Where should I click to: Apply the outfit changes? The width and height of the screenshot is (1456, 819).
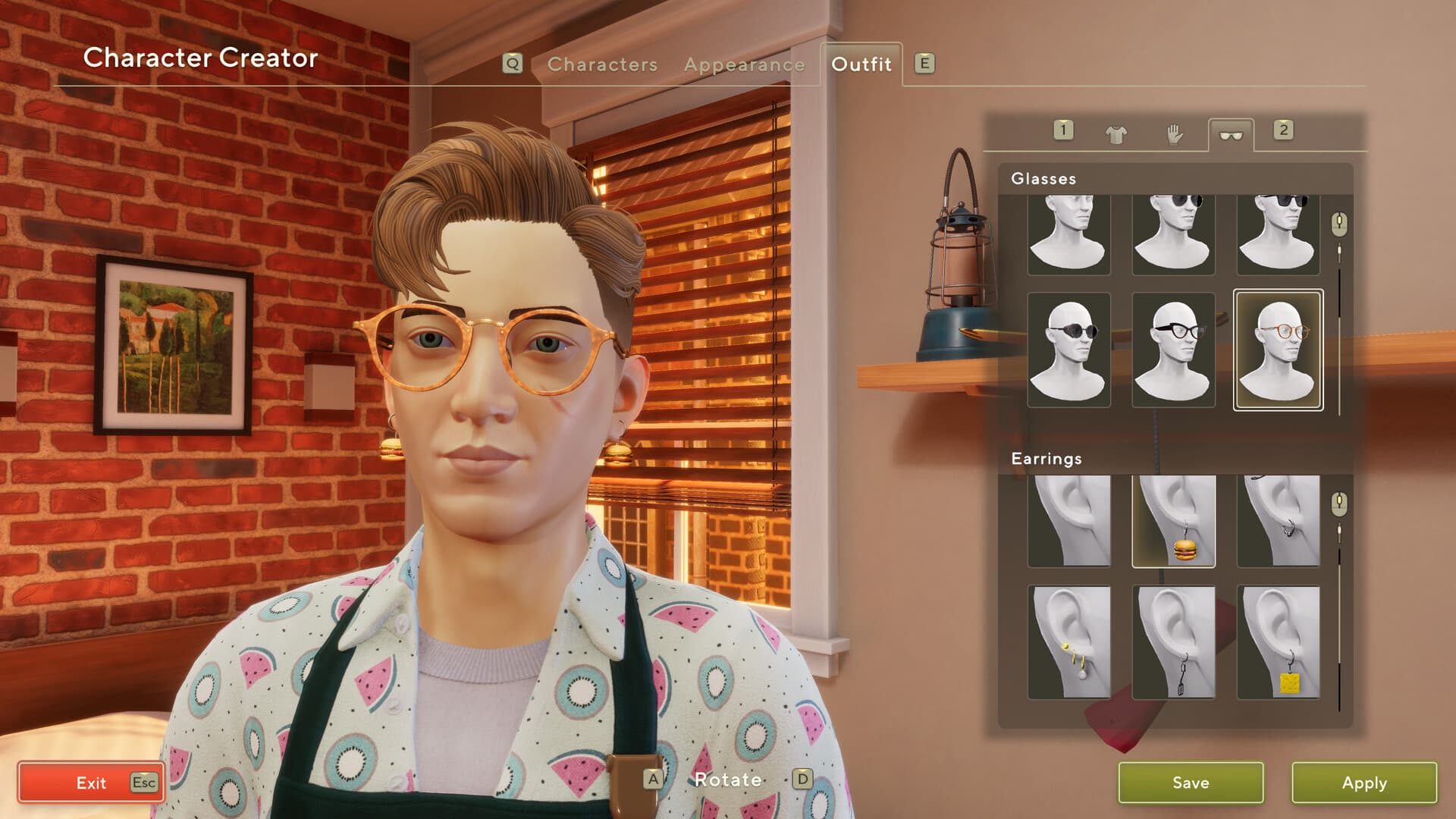point(1363,783)
